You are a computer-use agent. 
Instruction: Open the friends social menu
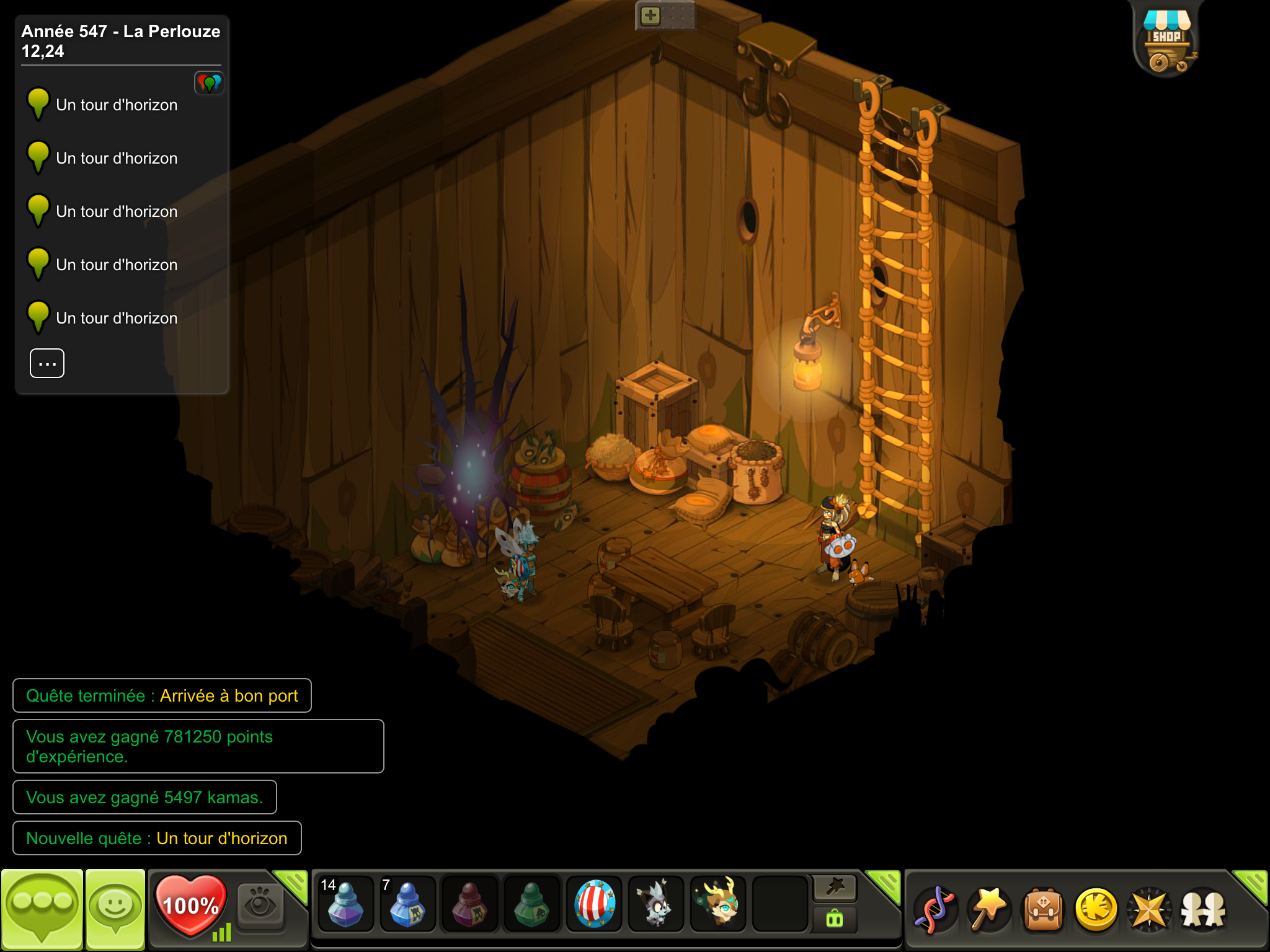(x=1203, y=910)
